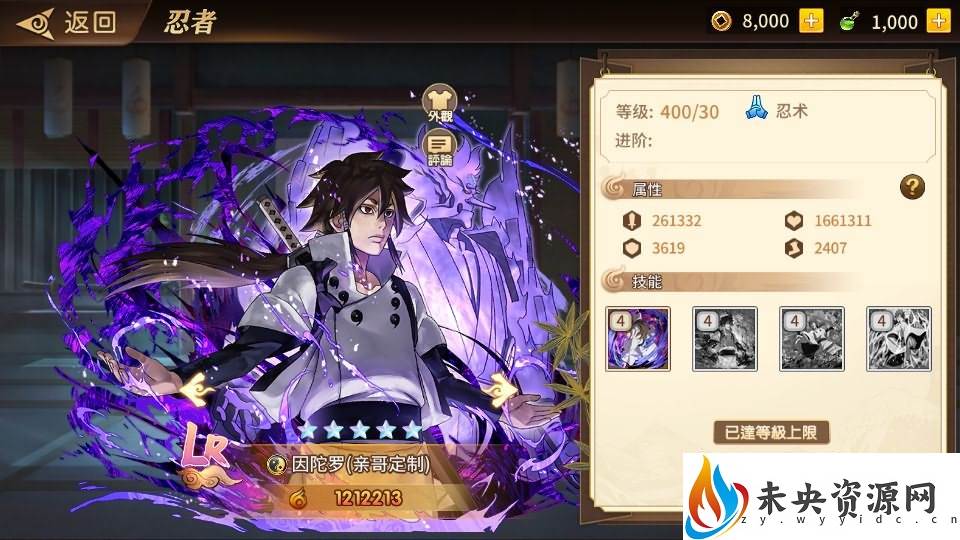Add gold coins with the plus button
Screen dimensions: 960x540
point(811,21)
